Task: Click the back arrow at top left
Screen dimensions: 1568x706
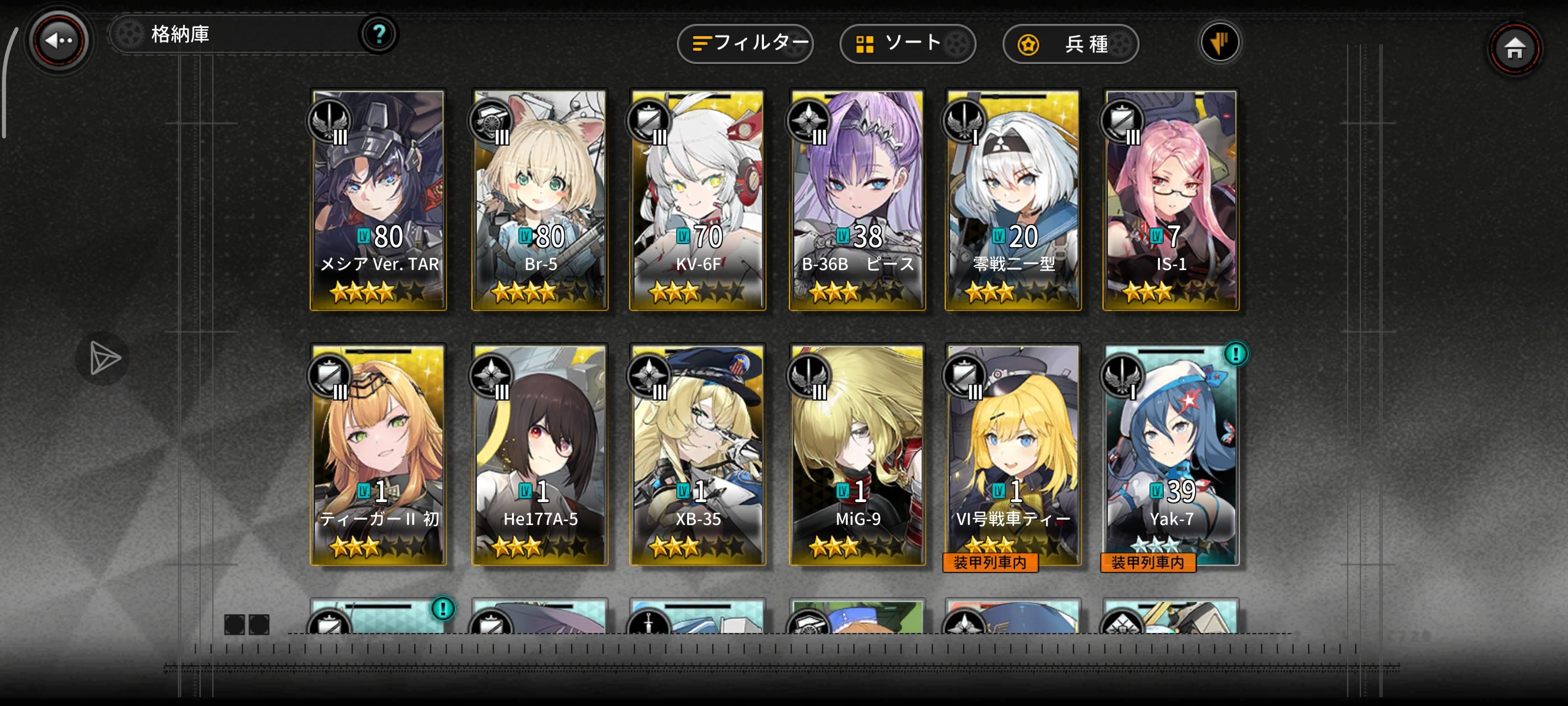Action: pos(58,40)
